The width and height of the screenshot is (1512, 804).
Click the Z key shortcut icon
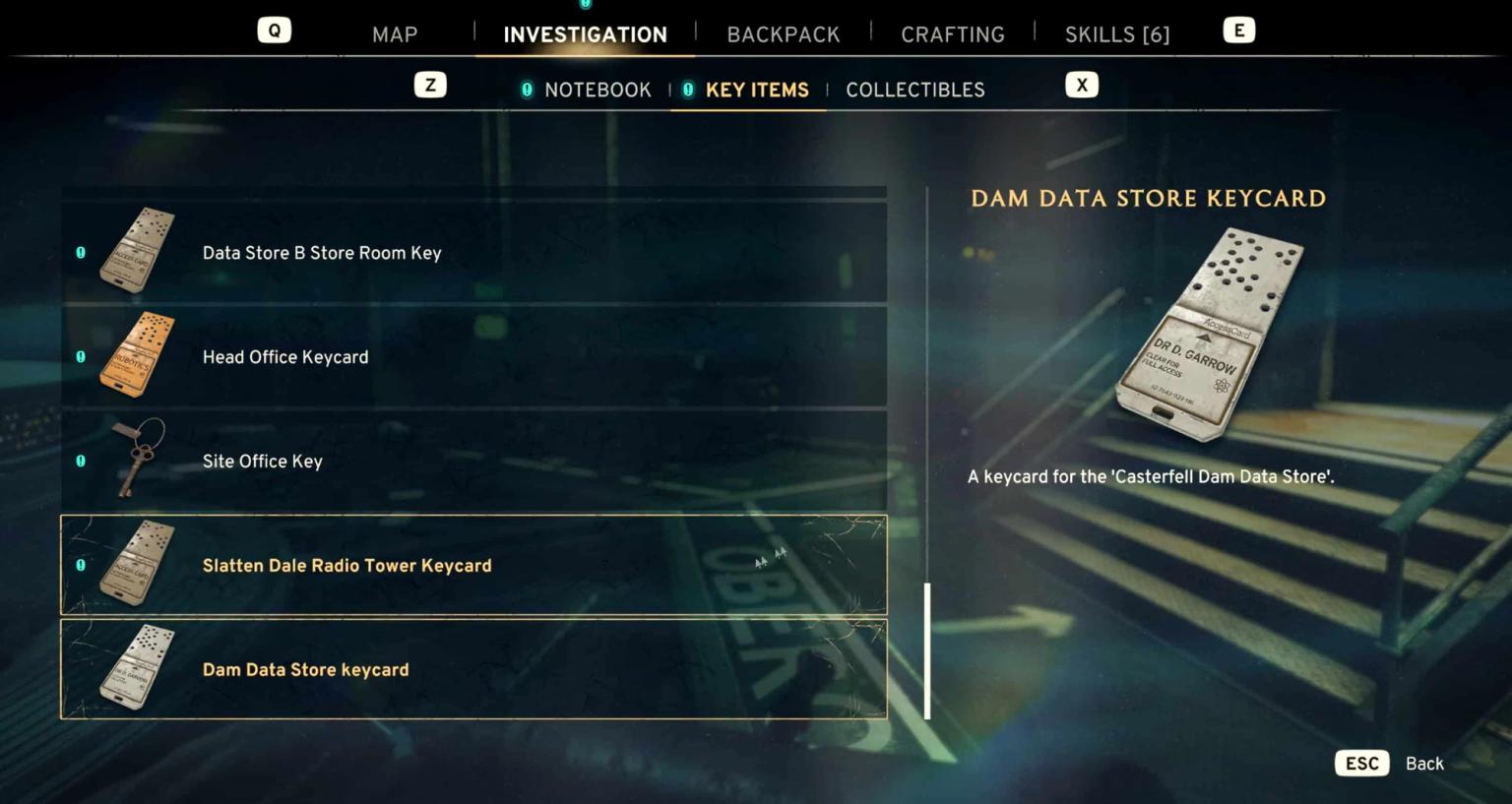point(430,85)
